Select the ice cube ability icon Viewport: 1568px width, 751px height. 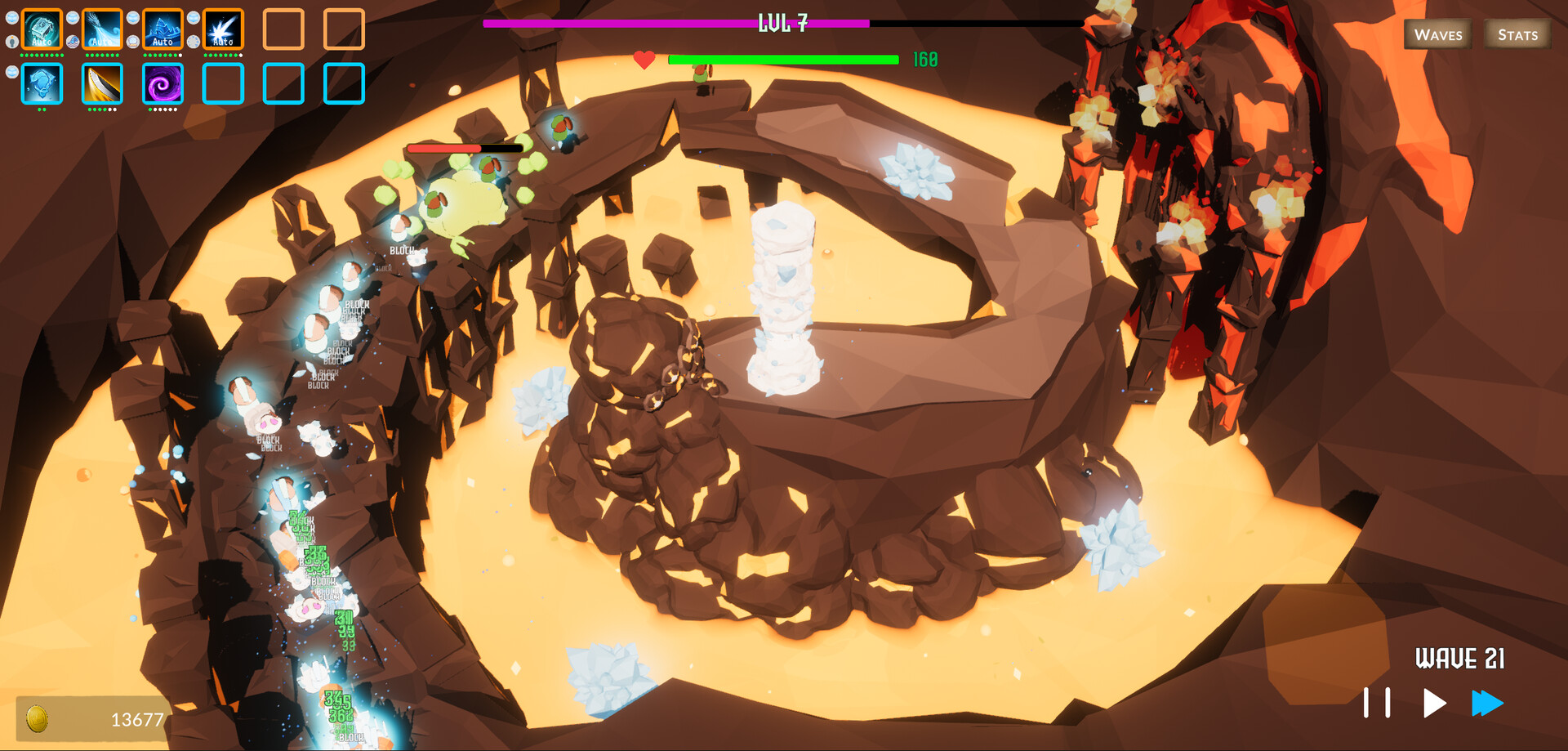pyautogui.click(x=41, y=29)
